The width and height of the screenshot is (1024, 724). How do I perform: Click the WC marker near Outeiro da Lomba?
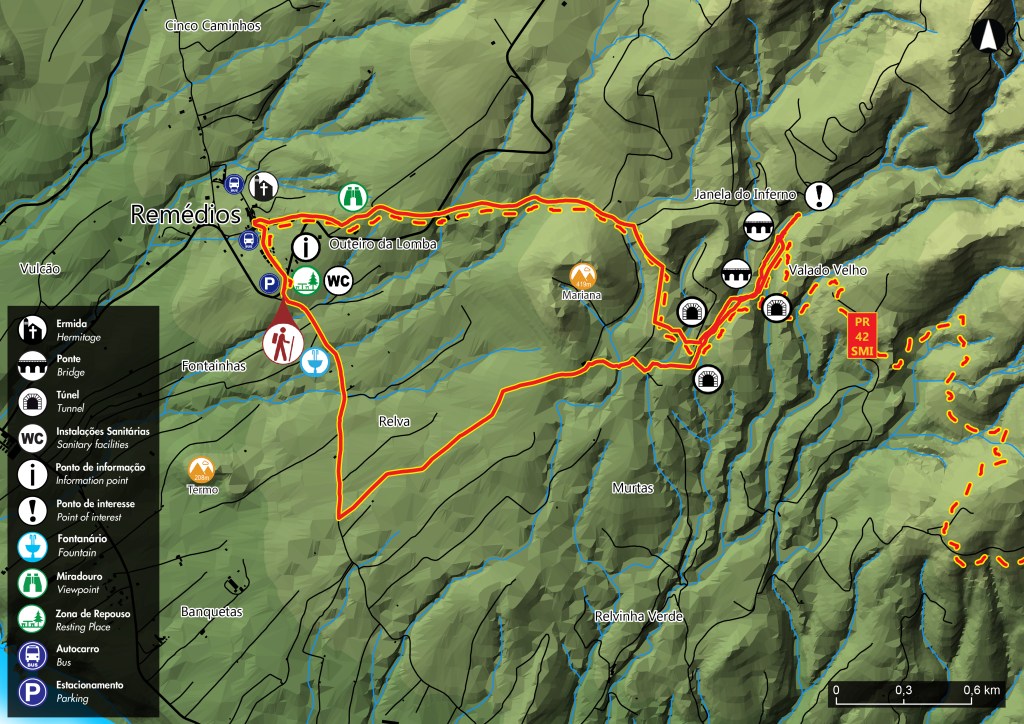click(x=339, y=281)
